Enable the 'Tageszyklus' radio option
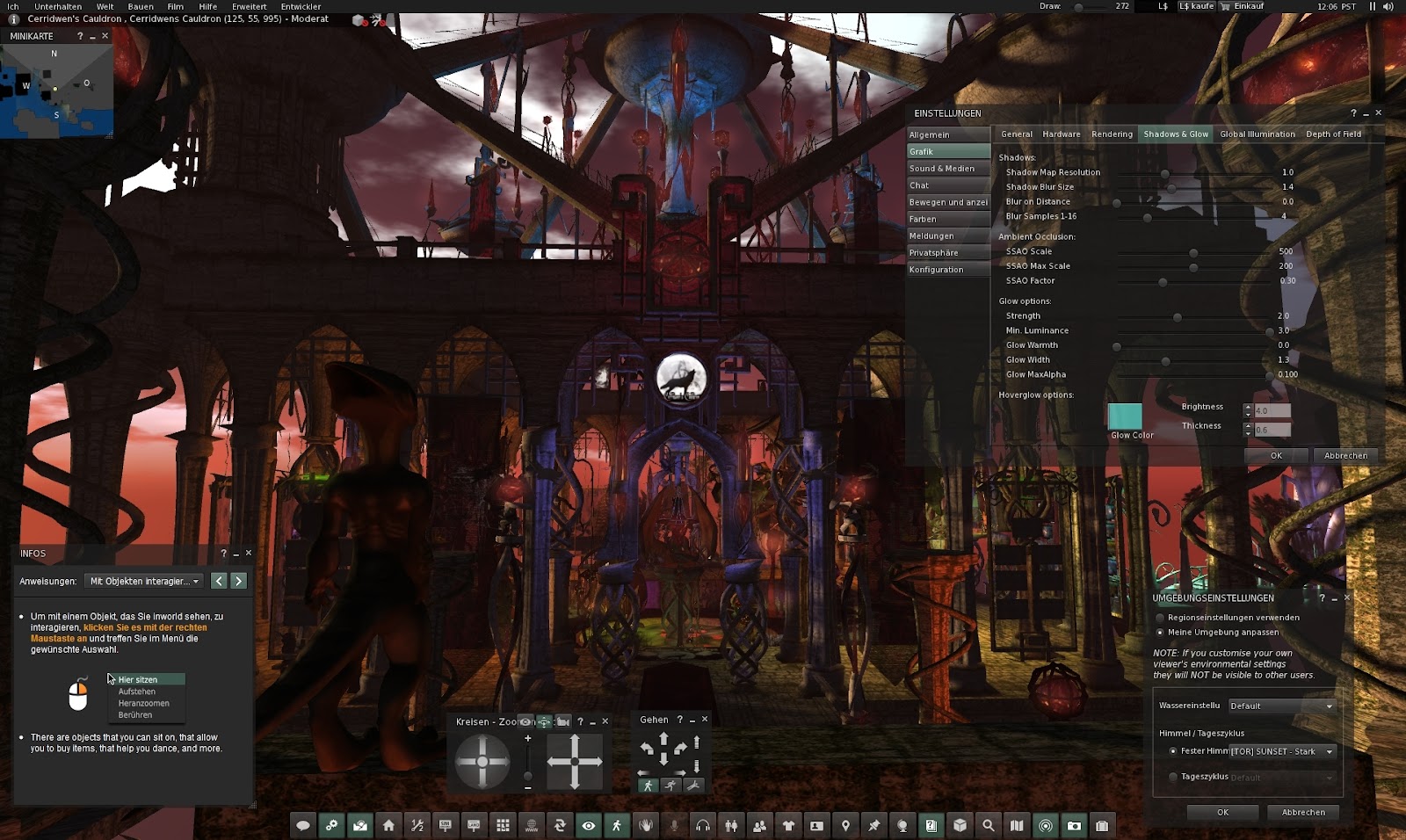The width and height of the screenshot is (1406, 840). coord(1173,778)
